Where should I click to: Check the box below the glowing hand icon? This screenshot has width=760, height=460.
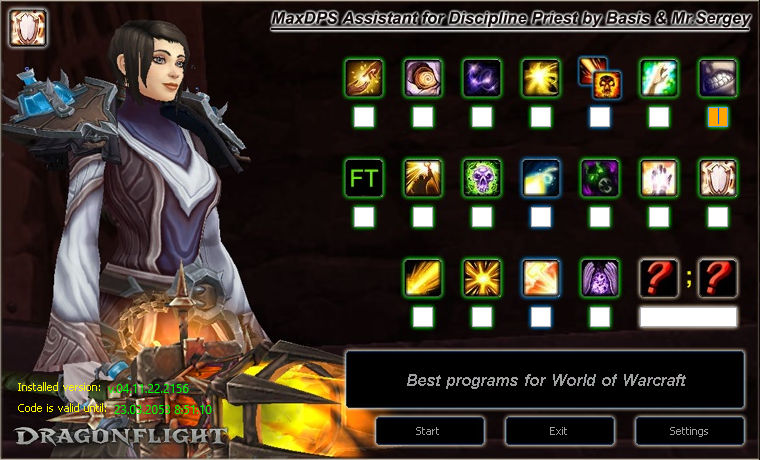click(659, 217)
